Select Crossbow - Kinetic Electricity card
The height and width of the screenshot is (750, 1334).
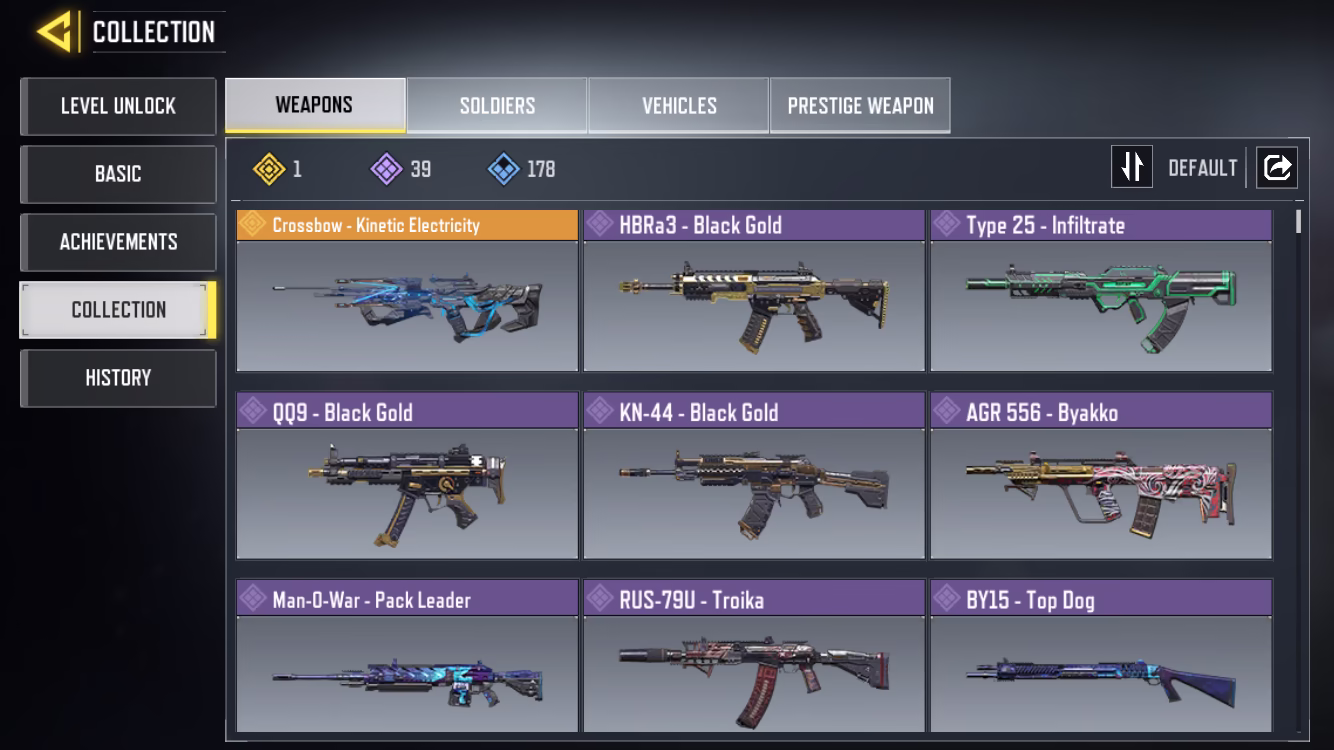pyautogui.click(x=407, y=291)
